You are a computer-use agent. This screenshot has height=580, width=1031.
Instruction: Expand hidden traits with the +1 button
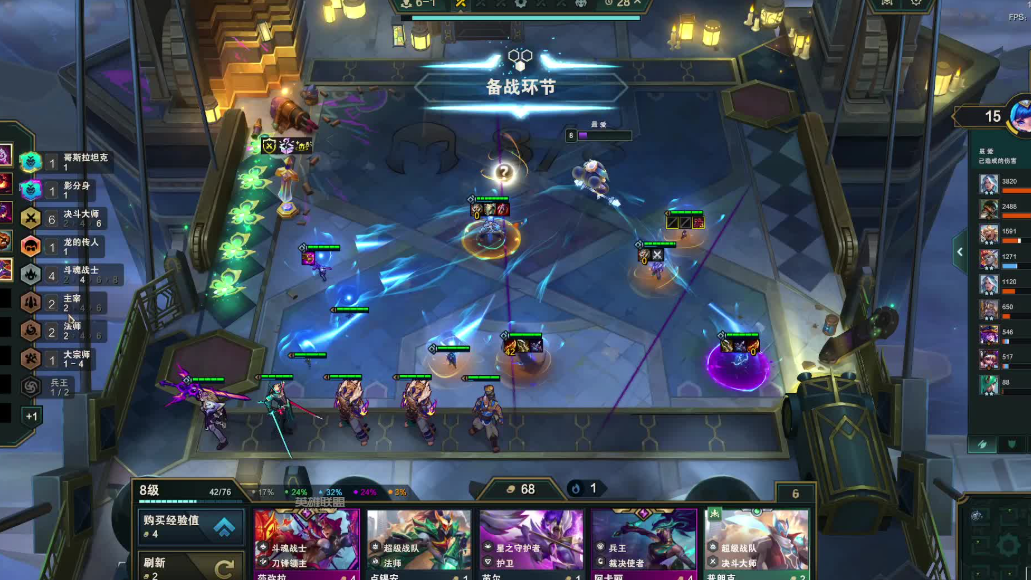coord(32,416)
